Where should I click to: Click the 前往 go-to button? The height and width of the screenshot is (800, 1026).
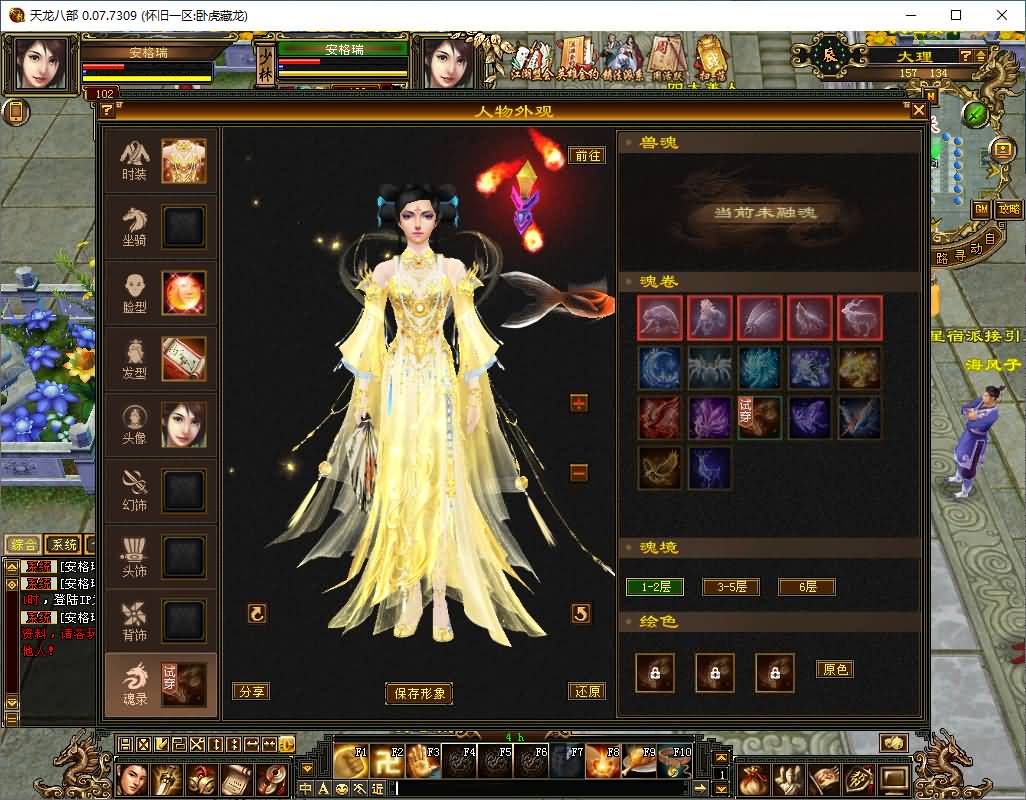pos(587,155)
